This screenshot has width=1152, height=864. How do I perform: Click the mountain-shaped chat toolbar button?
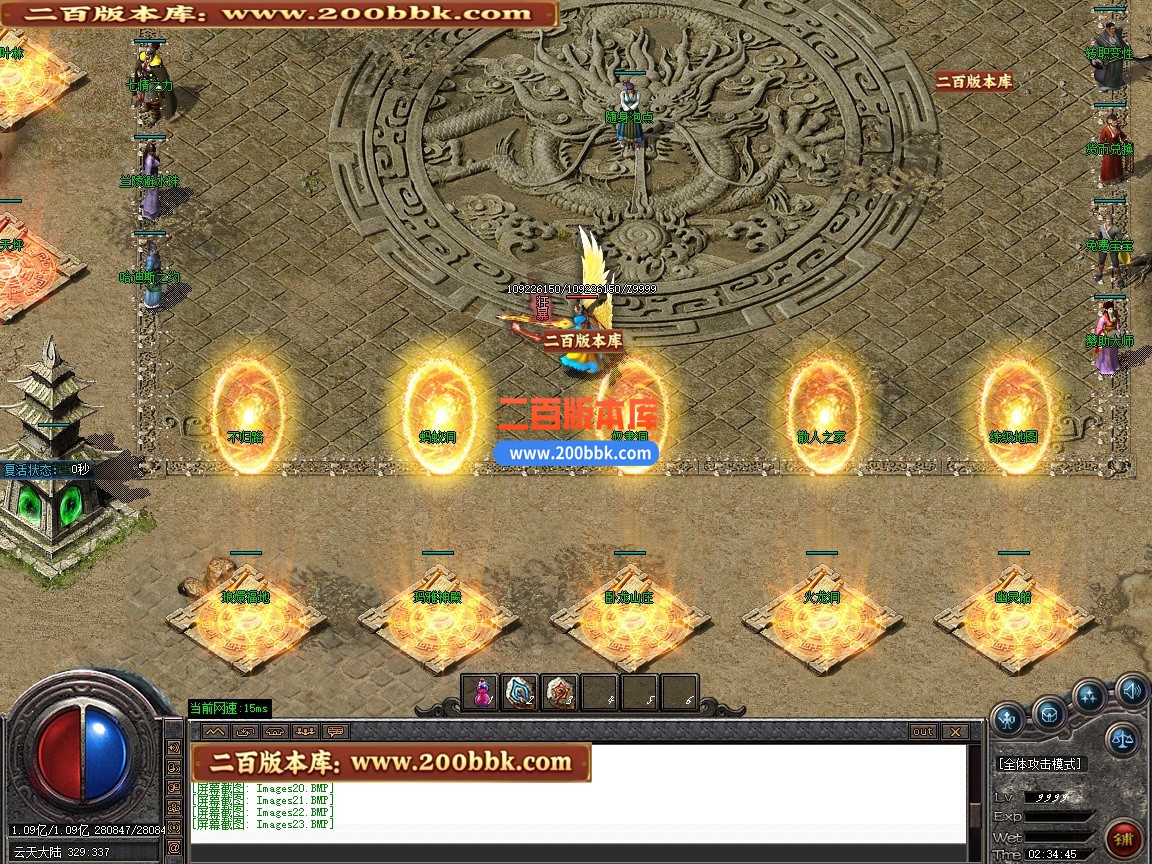(x=215, y=732)
